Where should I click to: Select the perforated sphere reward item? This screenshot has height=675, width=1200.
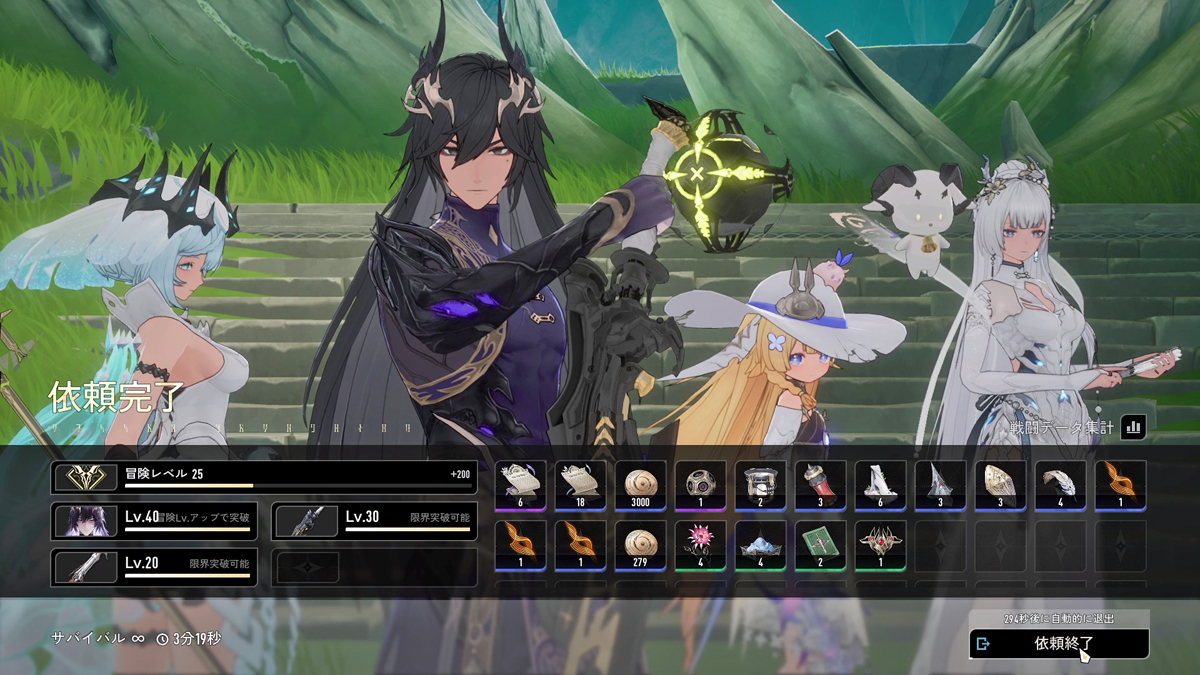pyautogui.click(x=700, y=486)
